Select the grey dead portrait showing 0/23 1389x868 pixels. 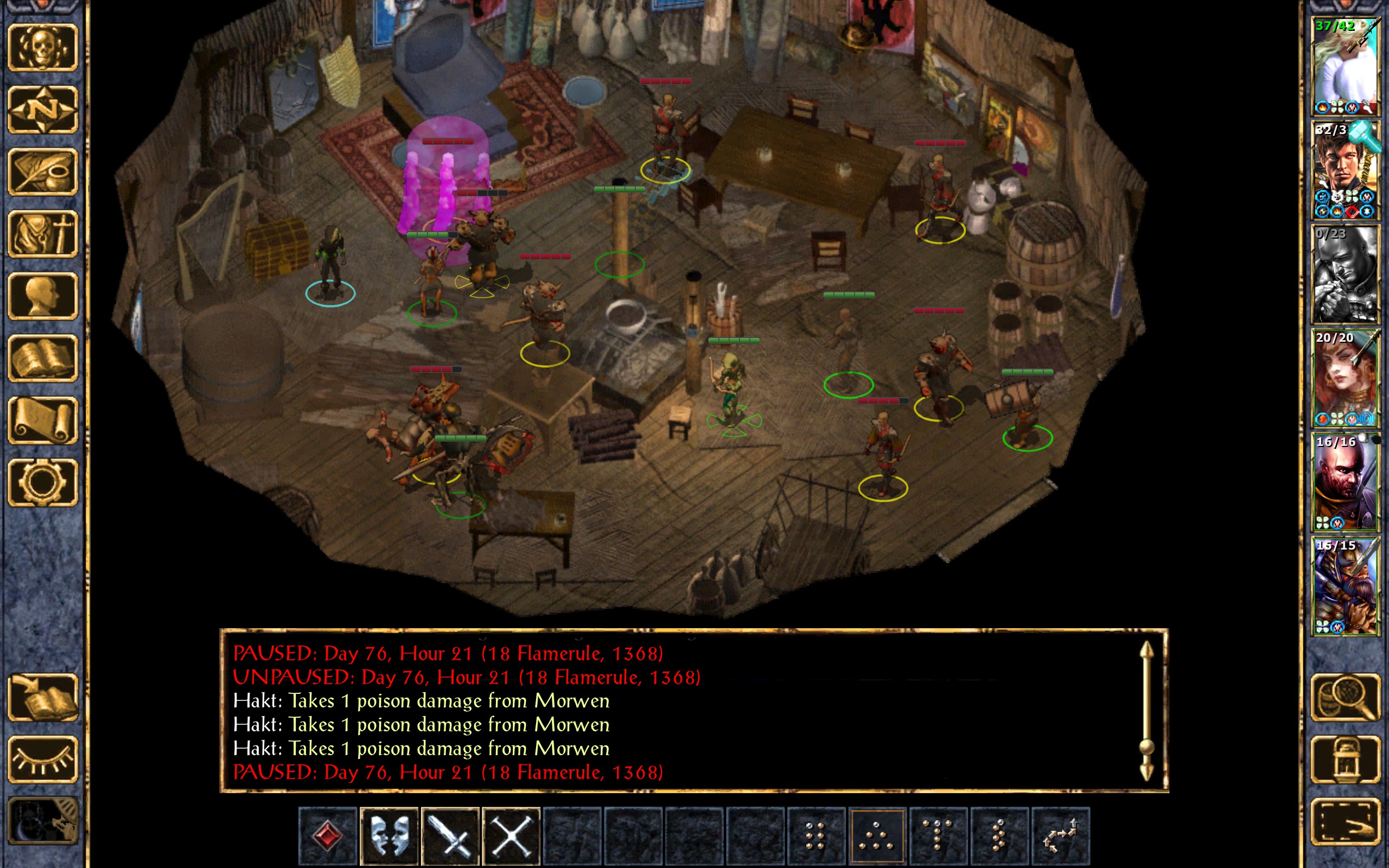pos(1345,275)
